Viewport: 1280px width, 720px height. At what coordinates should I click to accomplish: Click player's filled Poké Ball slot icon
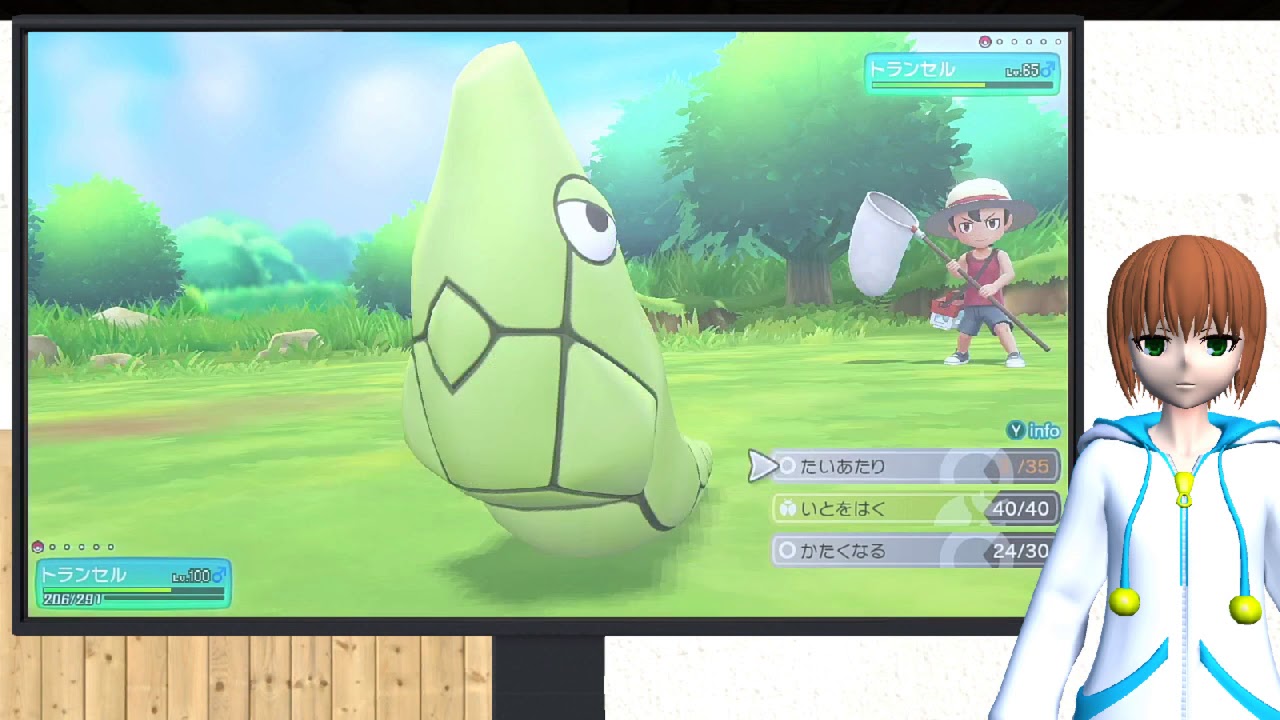point(38,547)
